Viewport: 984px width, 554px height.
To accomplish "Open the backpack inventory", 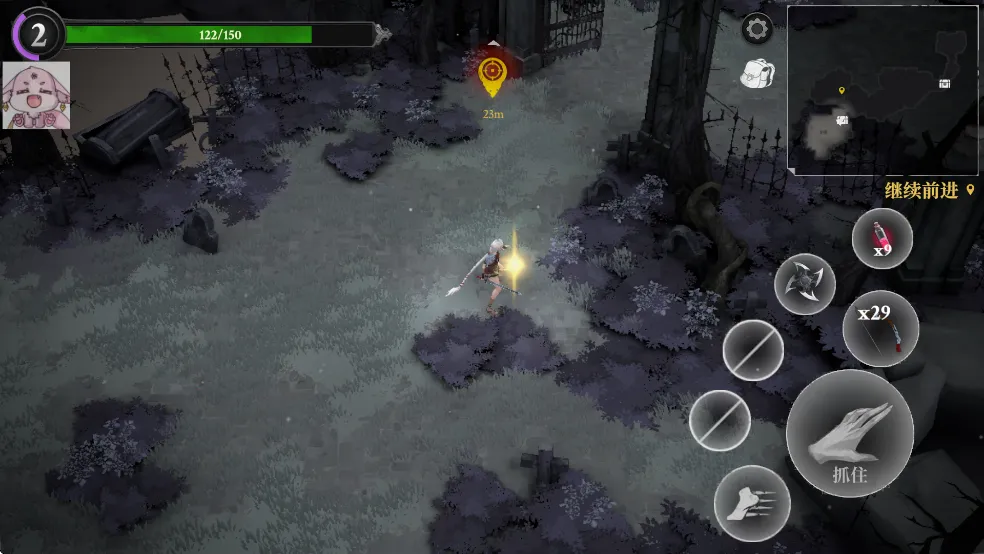I will (758, 71).
